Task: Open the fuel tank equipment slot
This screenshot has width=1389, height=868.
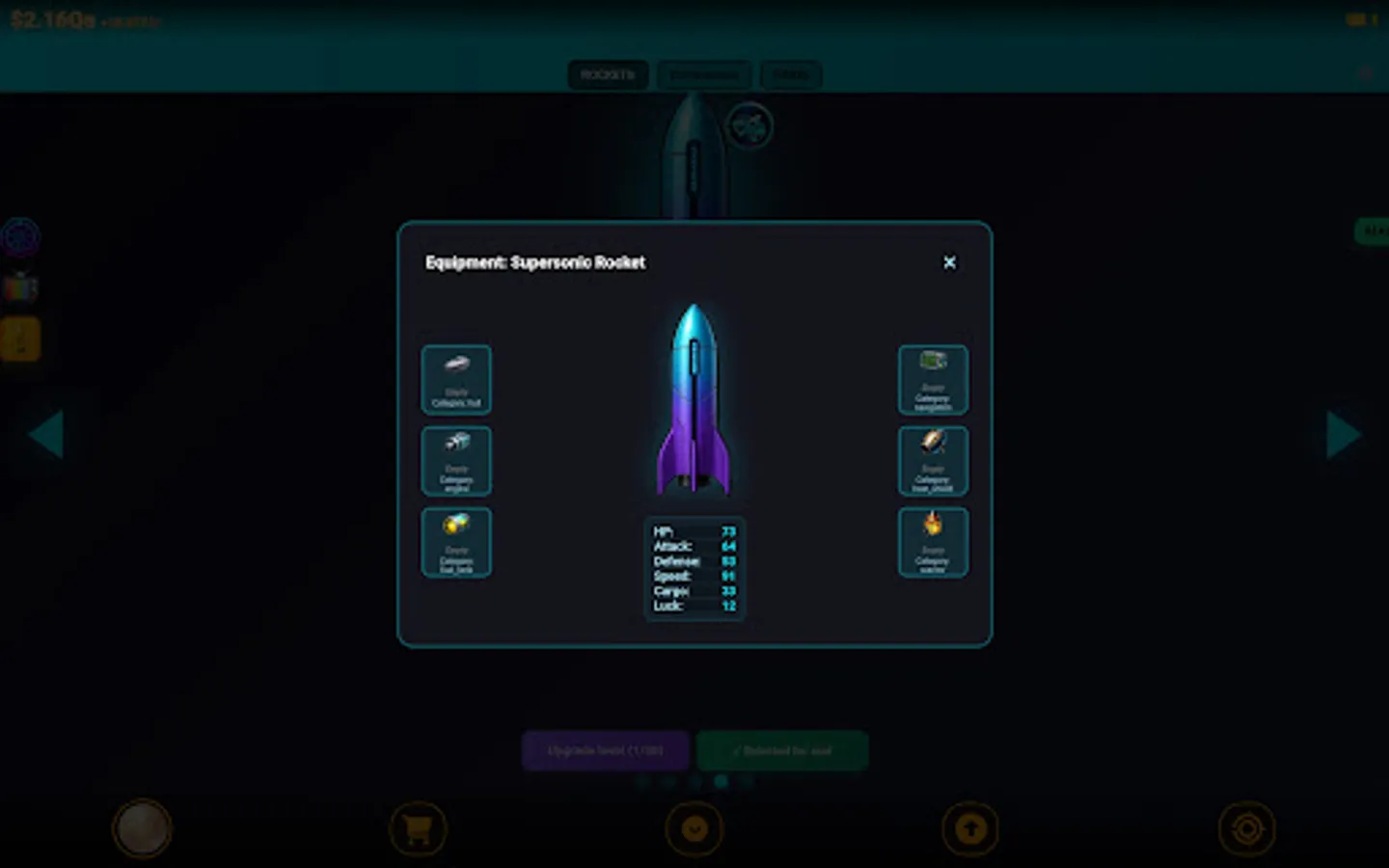Action: click(456, 541)
